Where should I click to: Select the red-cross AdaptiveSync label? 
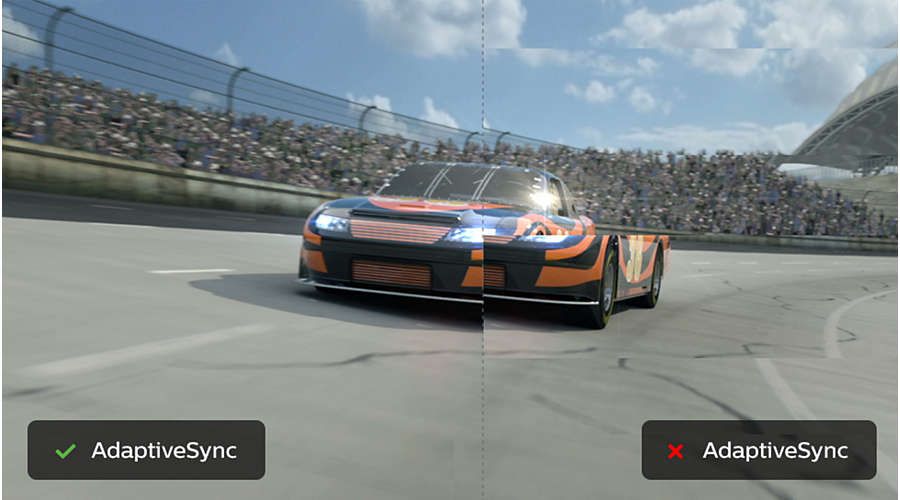(x=758, y=450)
